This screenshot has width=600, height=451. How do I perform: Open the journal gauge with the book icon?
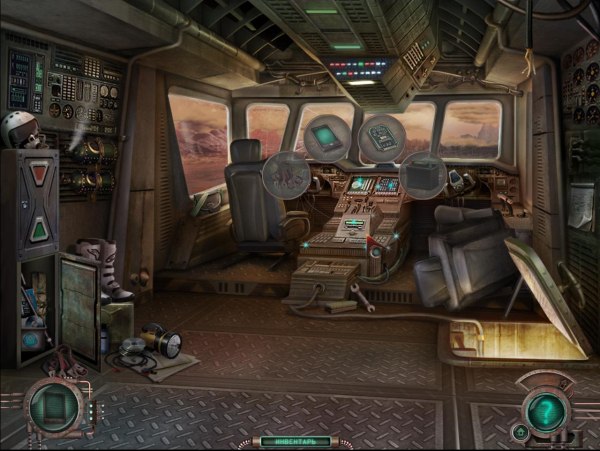coord(54,409)
